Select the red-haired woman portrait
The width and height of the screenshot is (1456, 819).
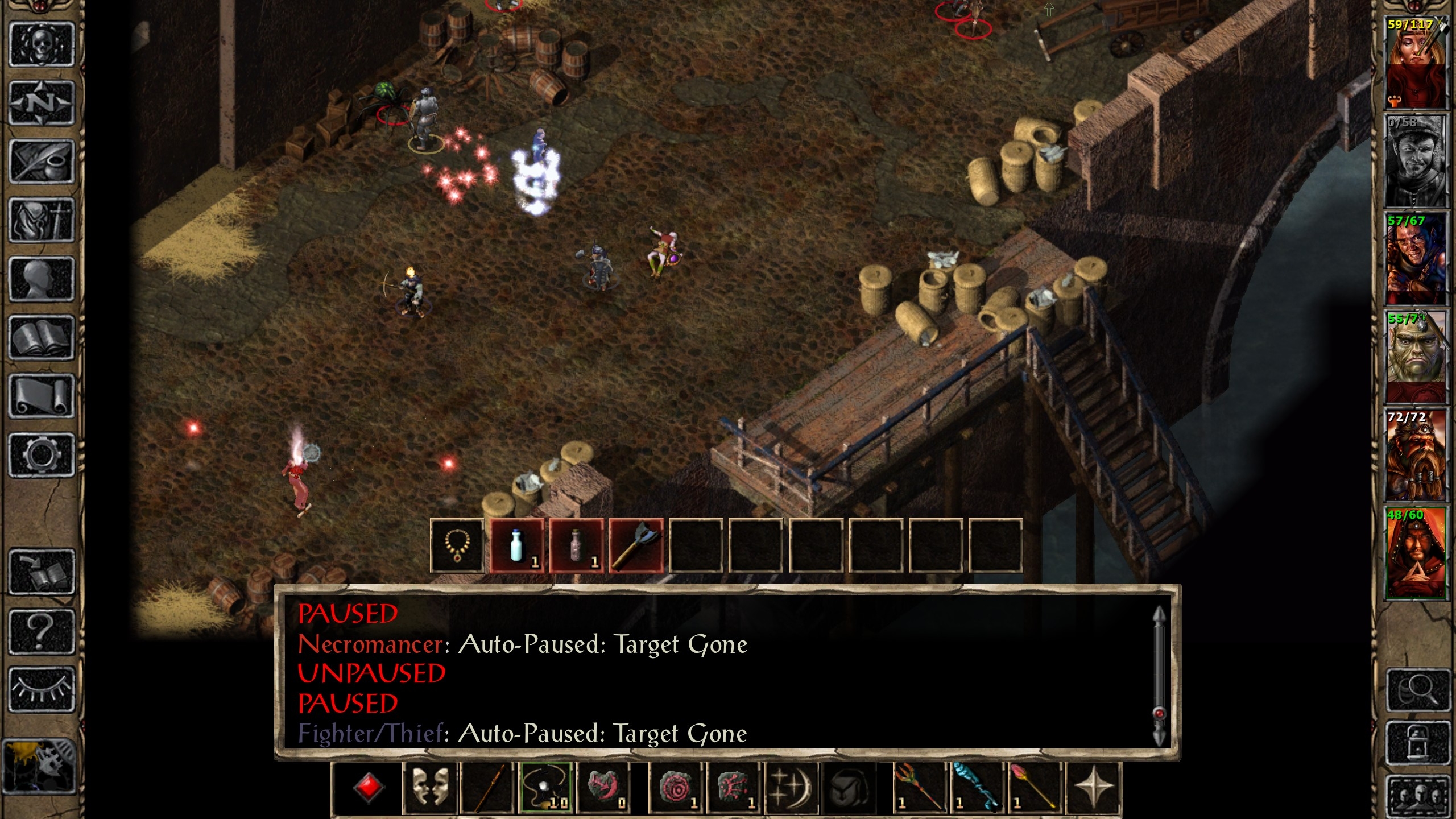click(x=1415, y=61)
